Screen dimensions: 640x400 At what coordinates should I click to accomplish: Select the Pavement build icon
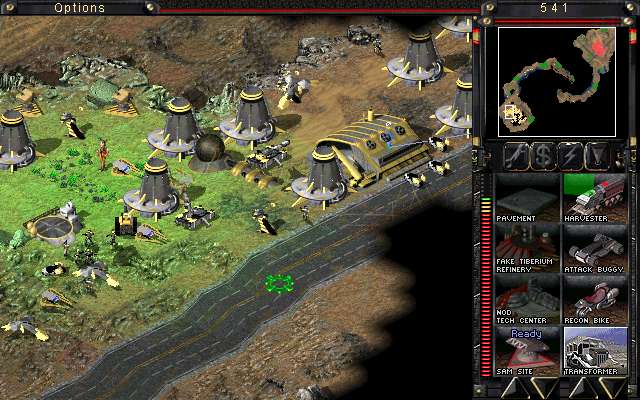(529, 197)
